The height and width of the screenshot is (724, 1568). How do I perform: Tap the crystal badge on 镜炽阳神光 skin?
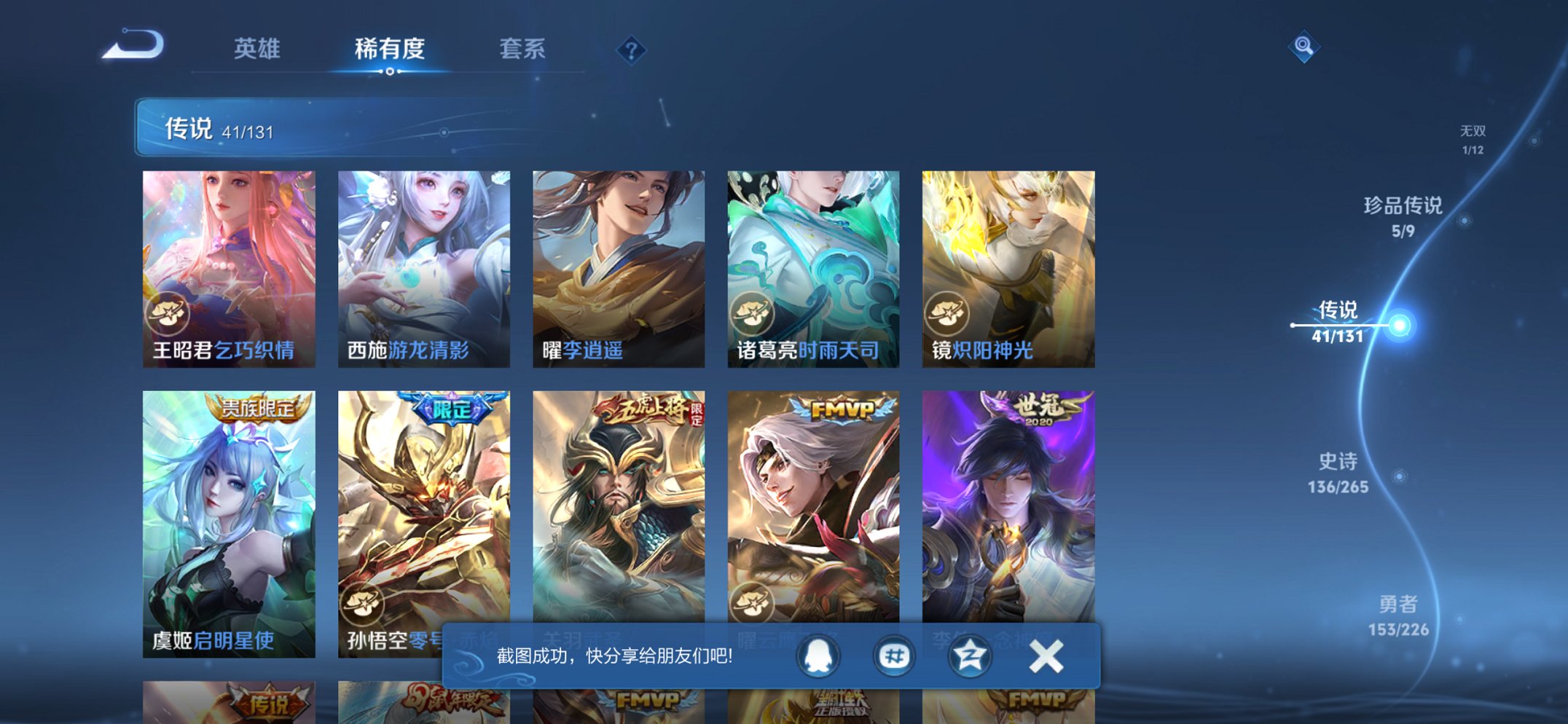point(947,311)
